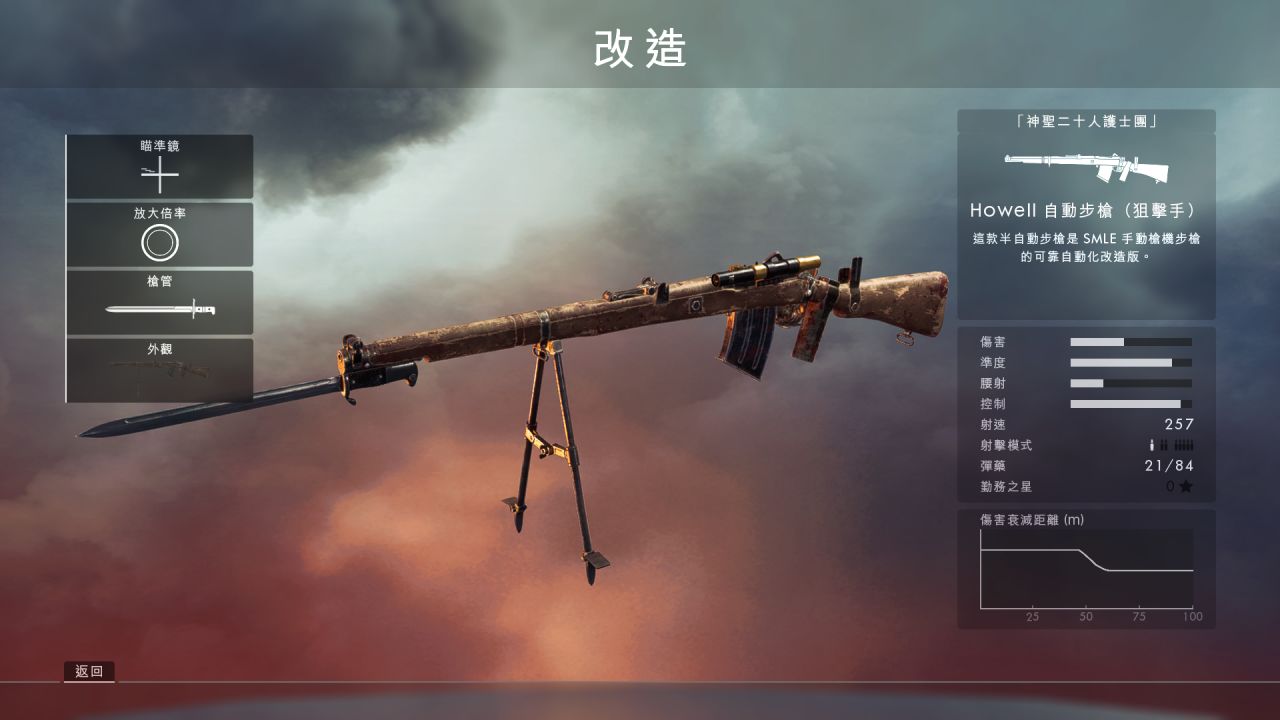Screen dimensions: 1280x720
Task: Click the rifle appearance icon under 外觀
Action: tap(158, 372)
